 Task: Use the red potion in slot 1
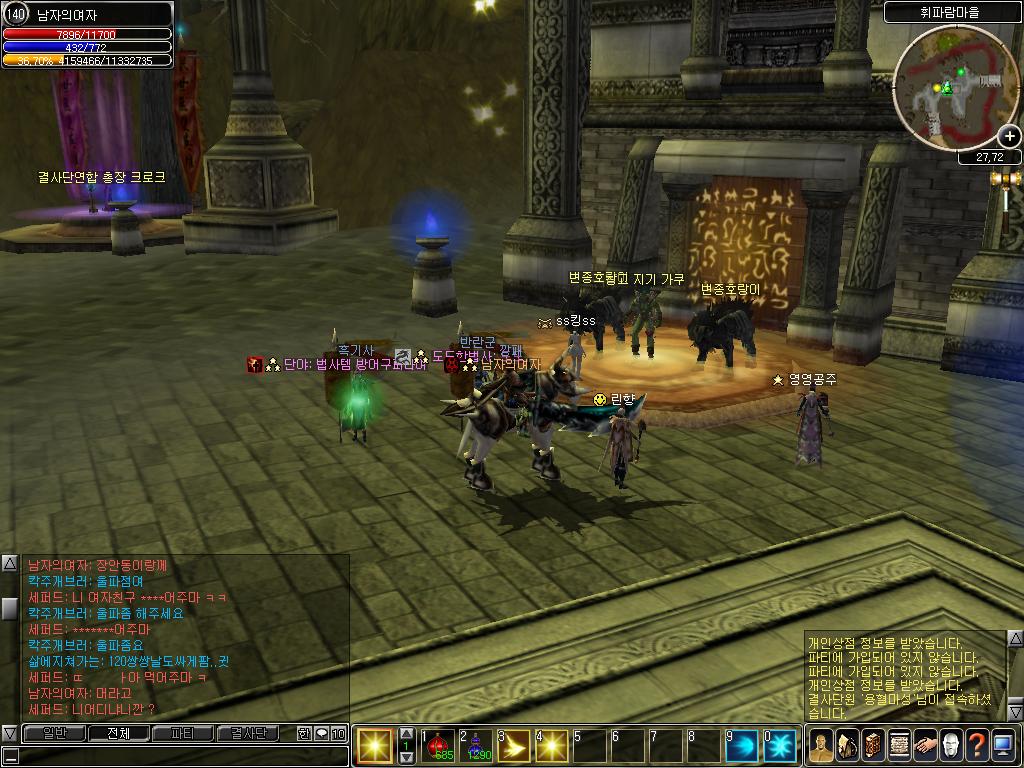pos(439,746)
